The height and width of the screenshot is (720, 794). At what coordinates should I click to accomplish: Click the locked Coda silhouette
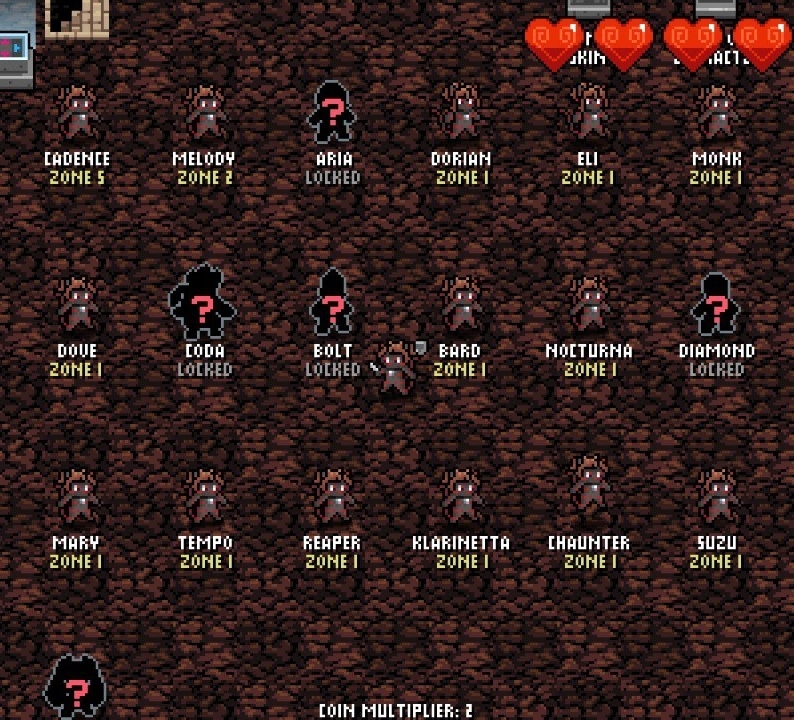tap(203, 303)
